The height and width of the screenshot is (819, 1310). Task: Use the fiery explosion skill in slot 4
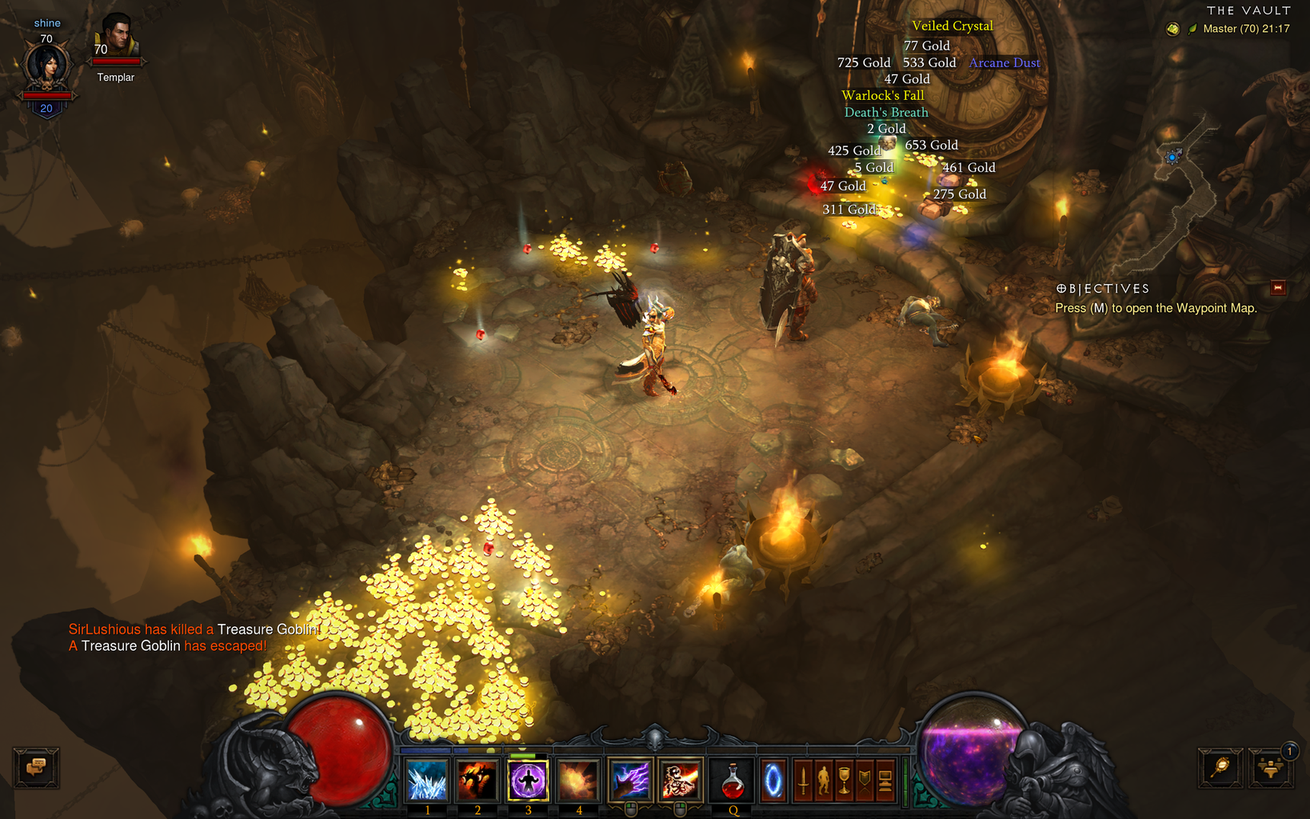578,779
